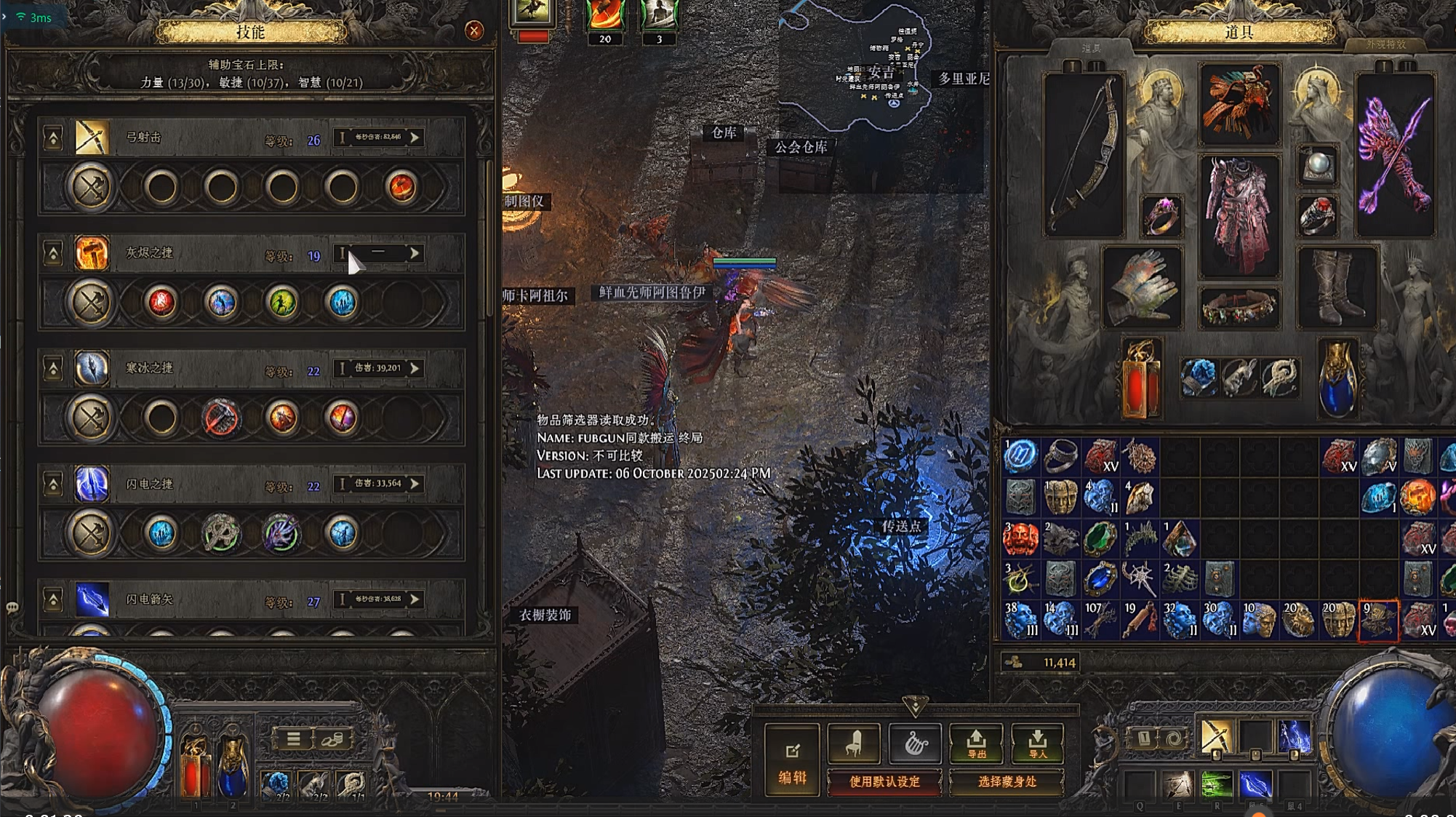1456x817 pixels.
Task: Select the 灰烬之捷 skill icon
Action: (x=92, y=253)
